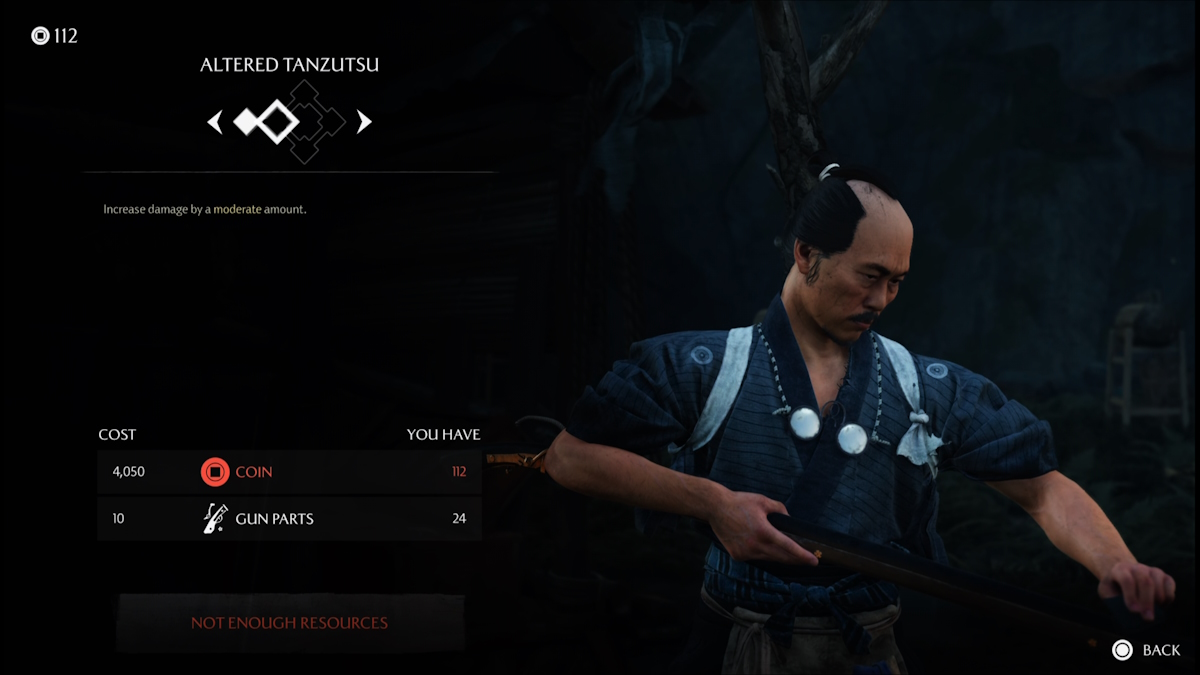1200x675 pixels.
Task: Select the previous upgrade with left arrow
Action: pyautogui.click(x=214, y=122)
